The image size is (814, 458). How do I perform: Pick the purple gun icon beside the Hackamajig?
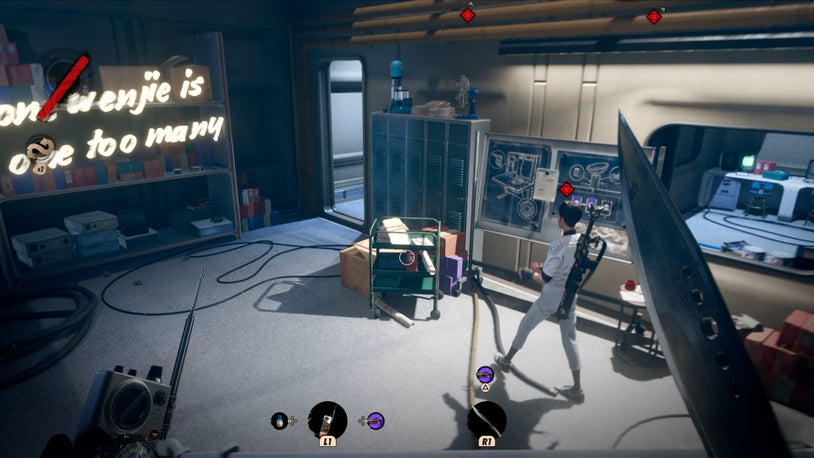[x=375, y=421]
